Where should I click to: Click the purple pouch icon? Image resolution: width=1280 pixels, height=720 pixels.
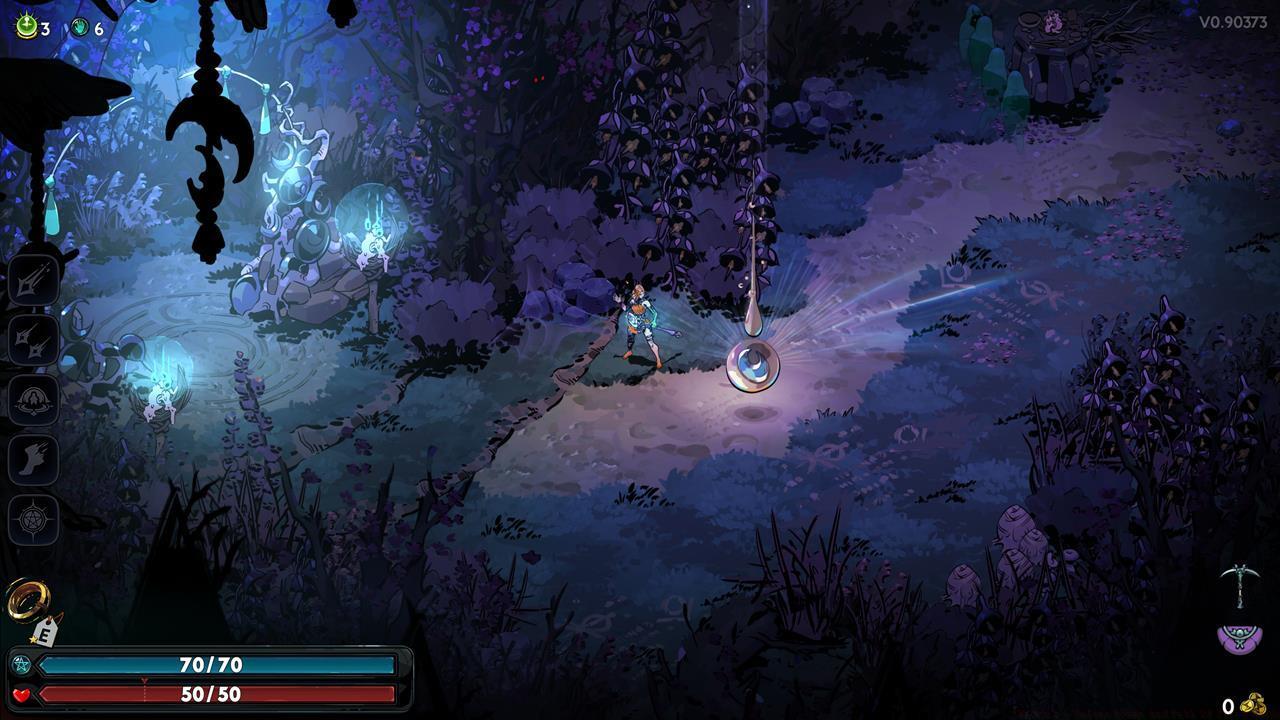click(1240, 637)
